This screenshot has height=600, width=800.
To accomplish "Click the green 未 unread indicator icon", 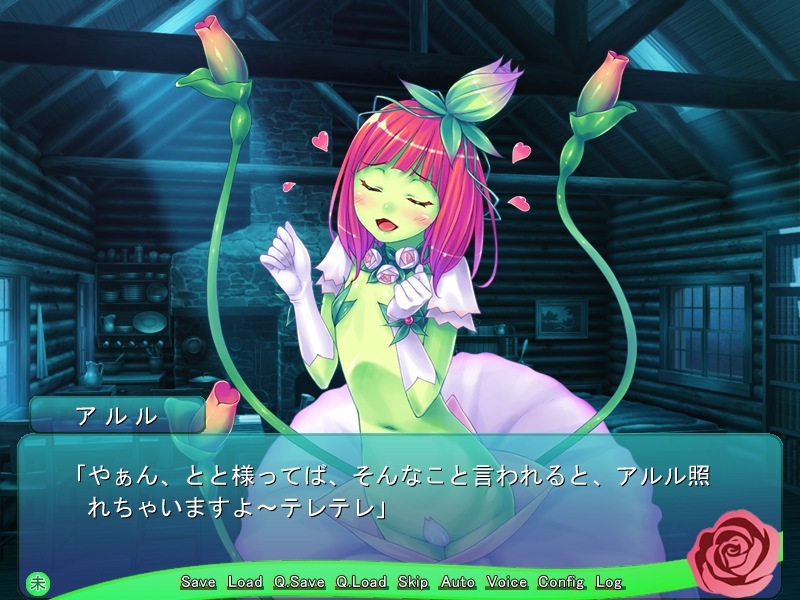I will [x=37, y=582].
